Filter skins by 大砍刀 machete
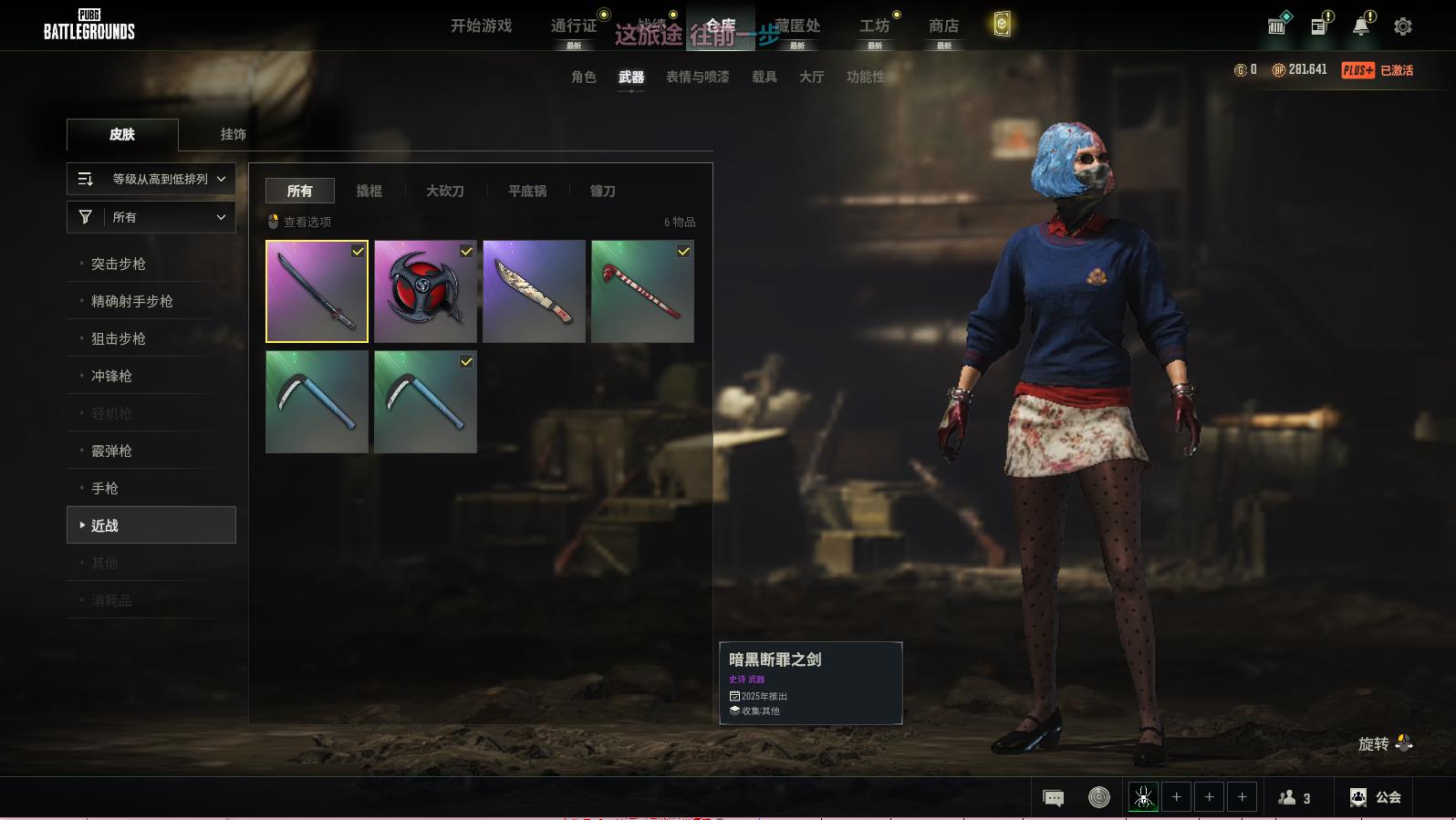This screenshot has height=820, width=1456. coord(445,191)
